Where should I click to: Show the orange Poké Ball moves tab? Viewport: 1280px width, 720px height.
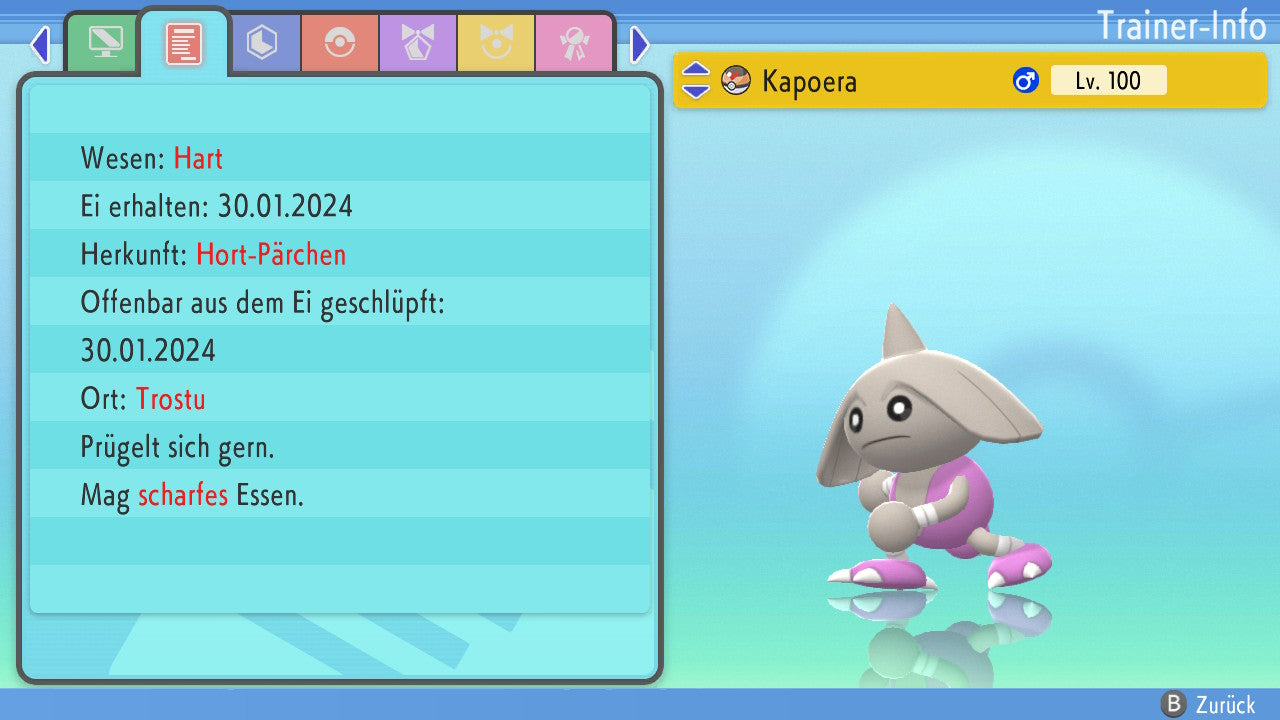click(x=340, y=43)
